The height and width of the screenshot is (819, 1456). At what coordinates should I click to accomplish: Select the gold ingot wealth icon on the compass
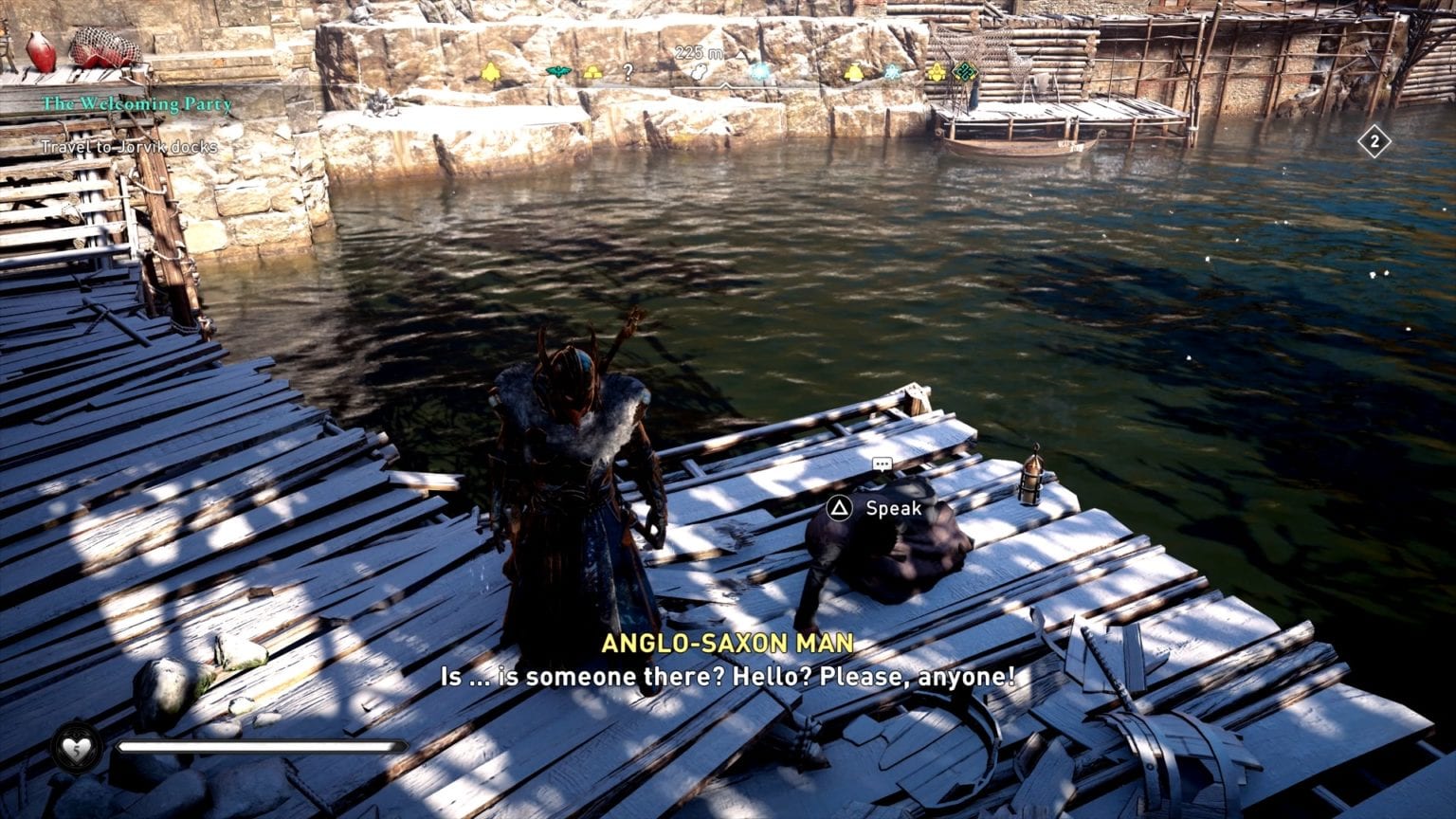tap(592, 72)
